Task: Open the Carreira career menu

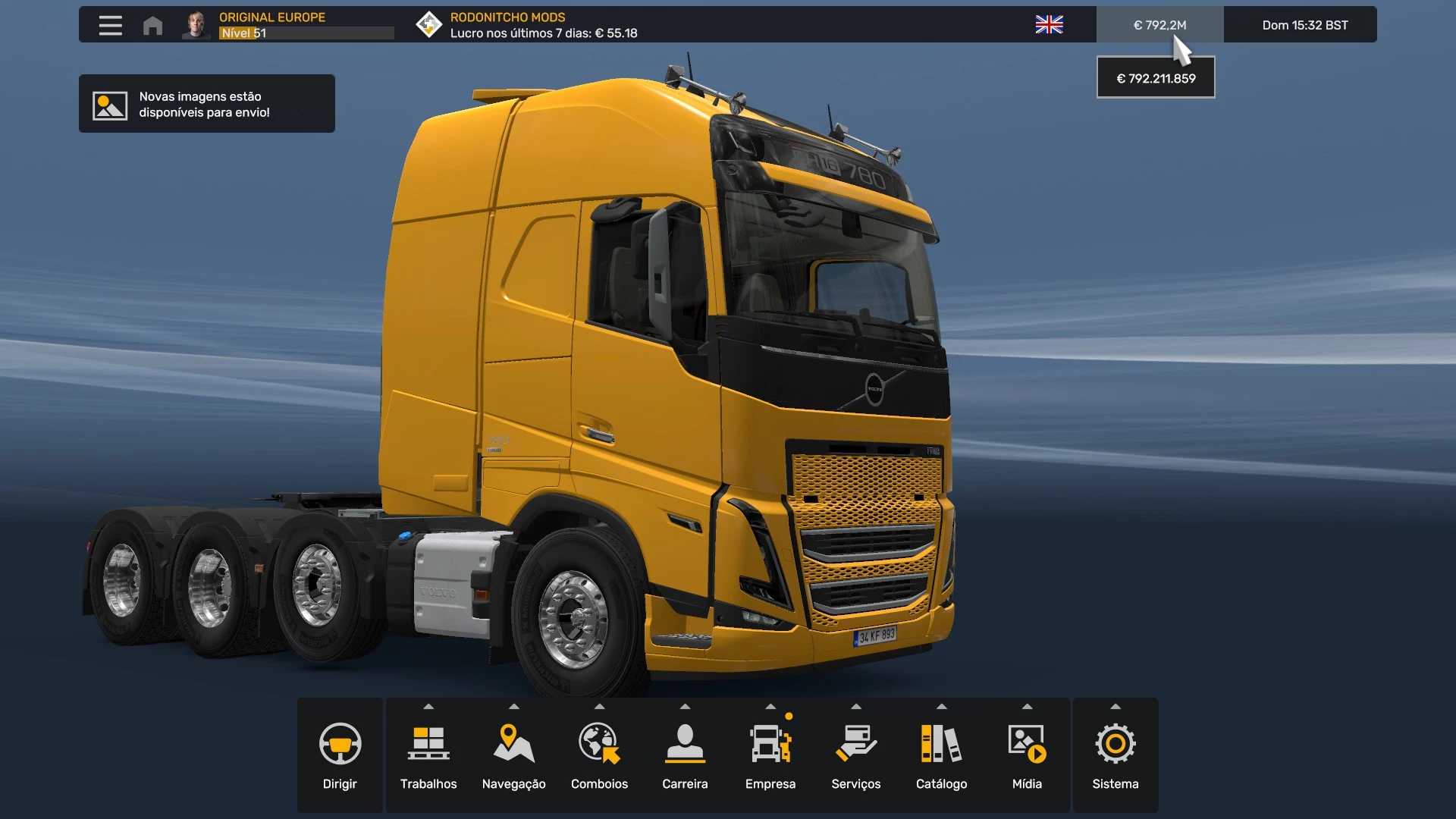Action: (685, 755)
